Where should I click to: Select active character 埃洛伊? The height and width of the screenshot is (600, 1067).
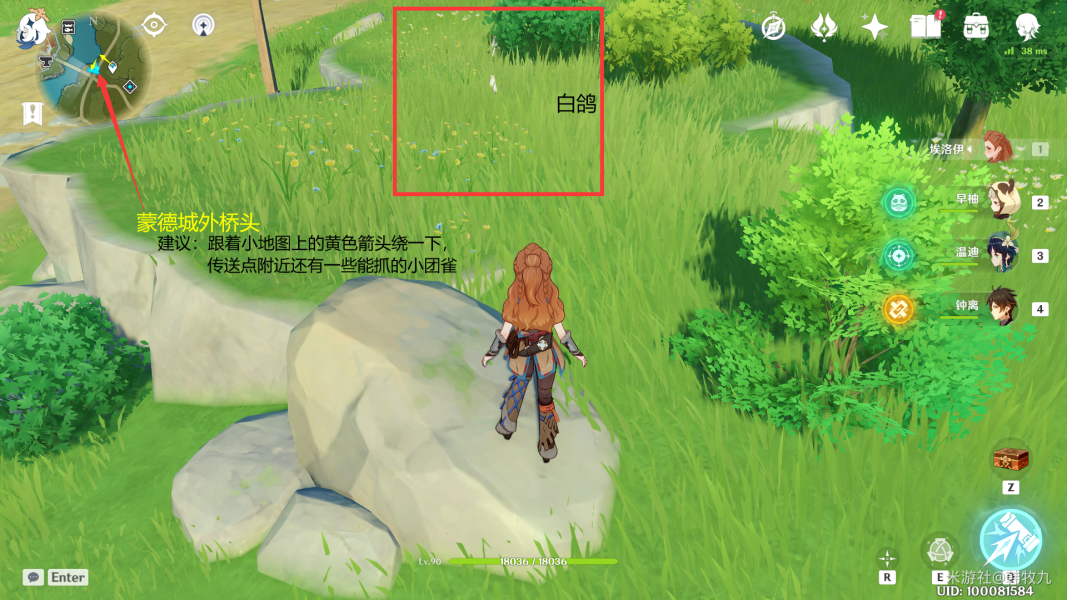[x=997, y=148]
